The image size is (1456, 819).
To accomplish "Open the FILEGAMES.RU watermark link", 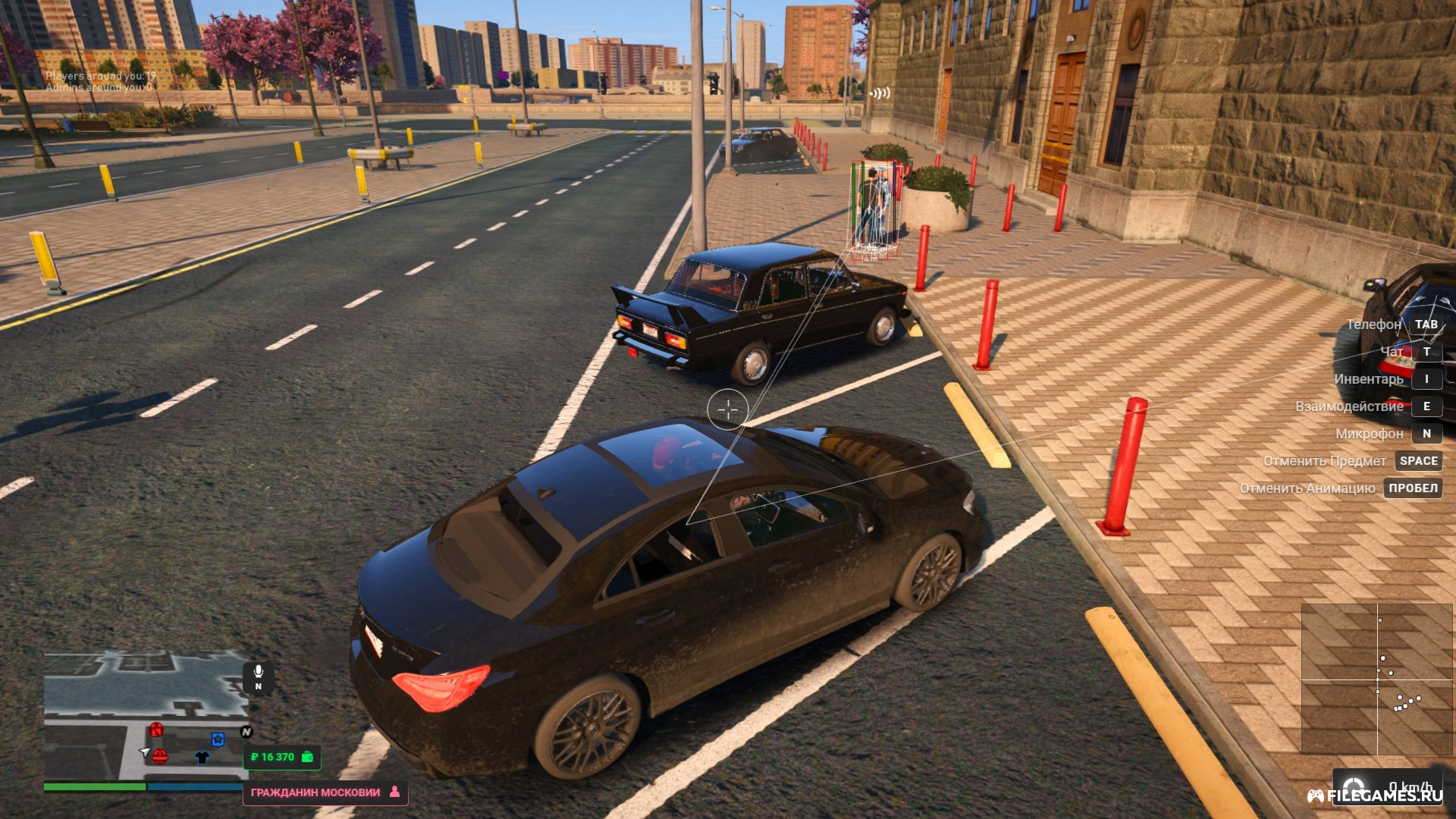I will tap(1376, 795).
